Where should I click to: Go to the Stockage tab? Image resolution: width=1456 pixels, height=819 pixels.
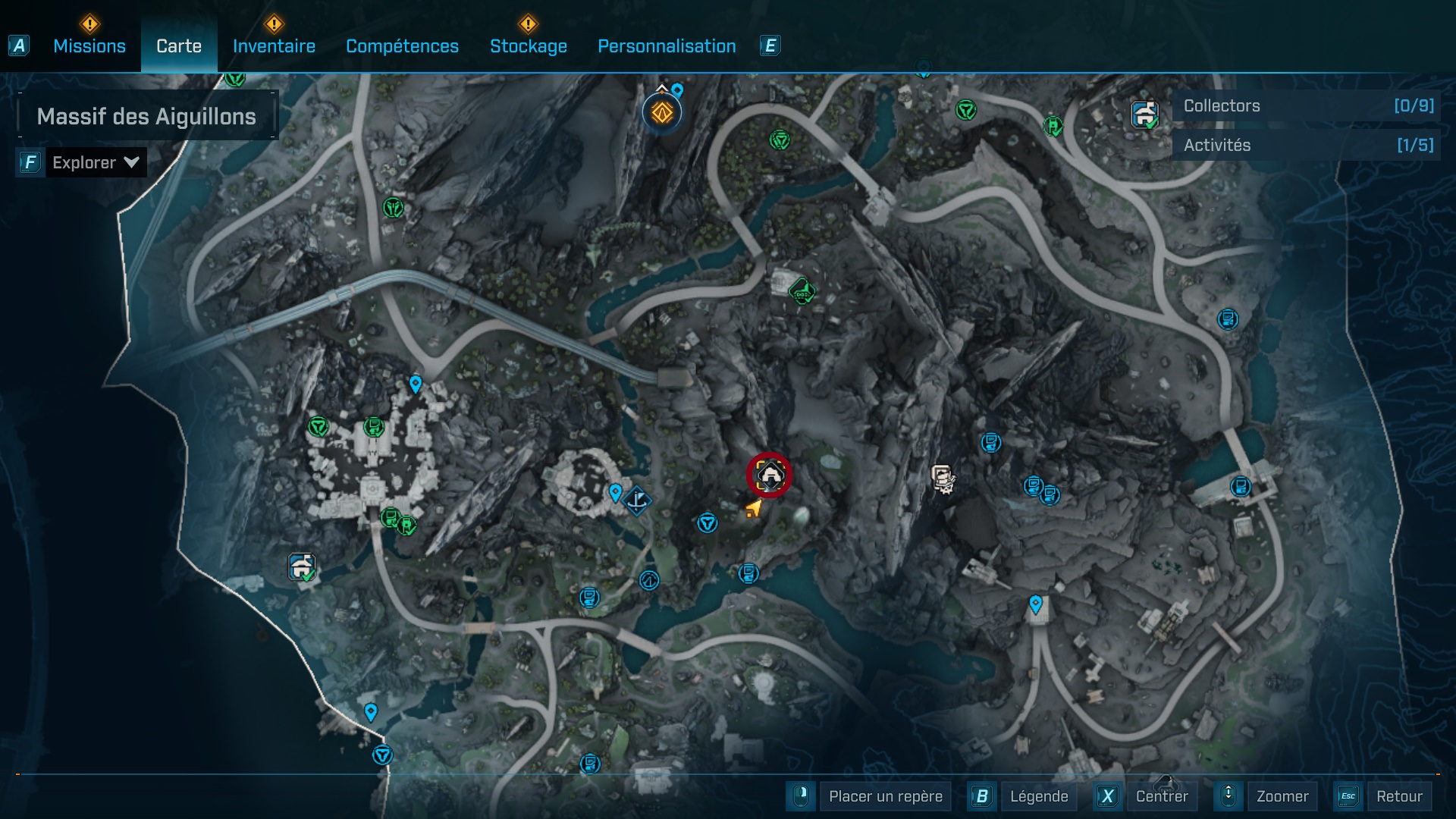(528, 46)
